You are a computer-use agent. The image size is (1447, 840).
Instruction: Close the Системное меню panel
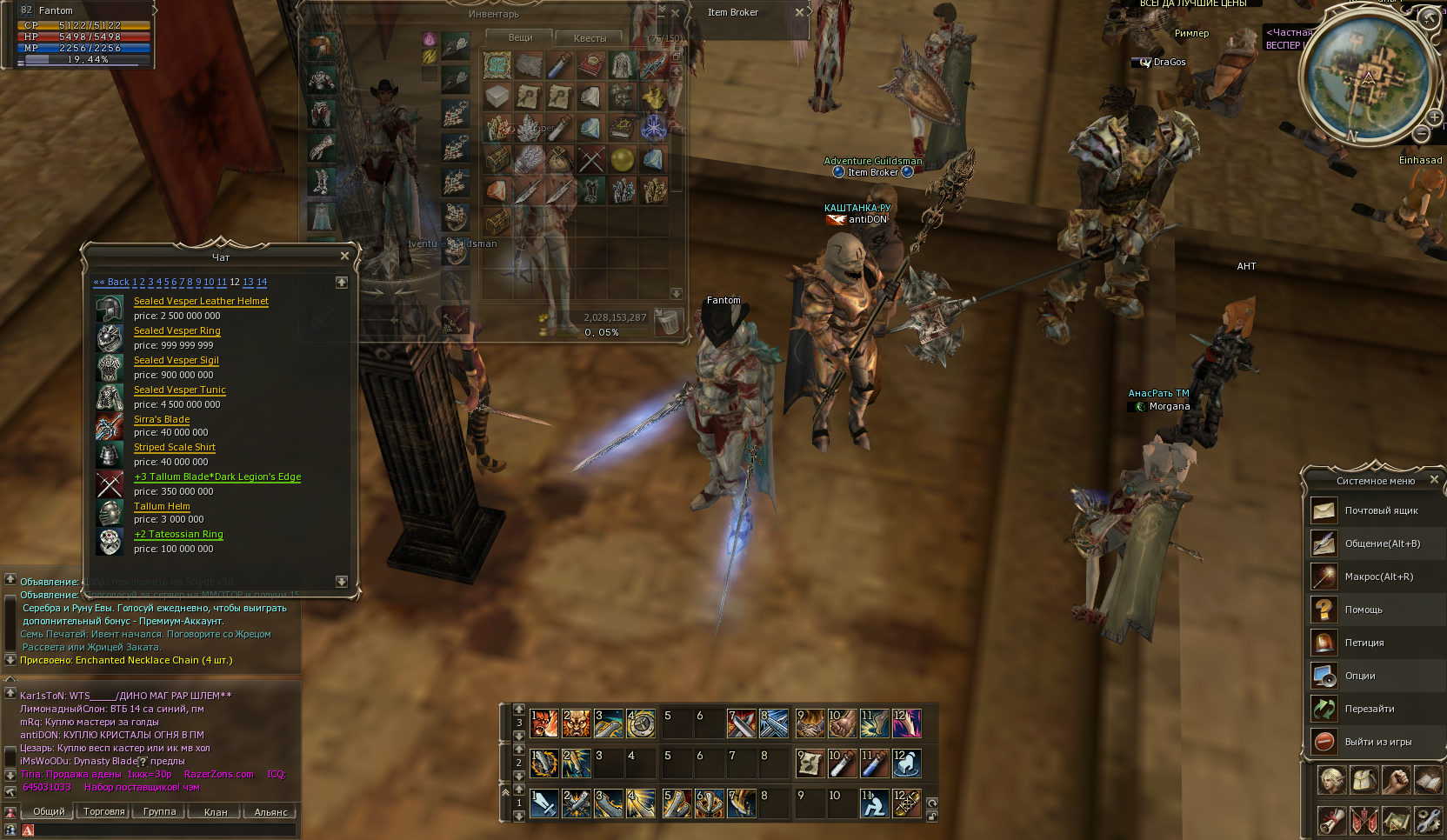[1434, 479]
